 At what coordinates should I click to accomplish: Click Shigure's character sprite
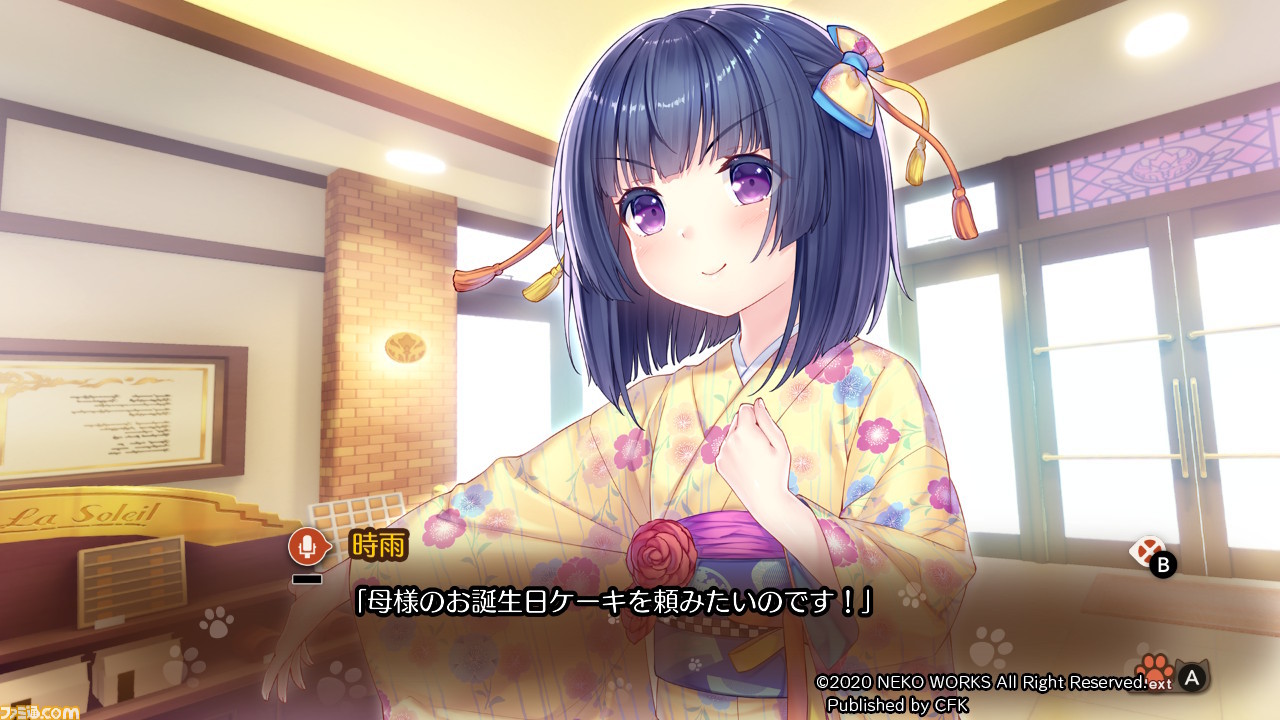(x=700, y=300)
